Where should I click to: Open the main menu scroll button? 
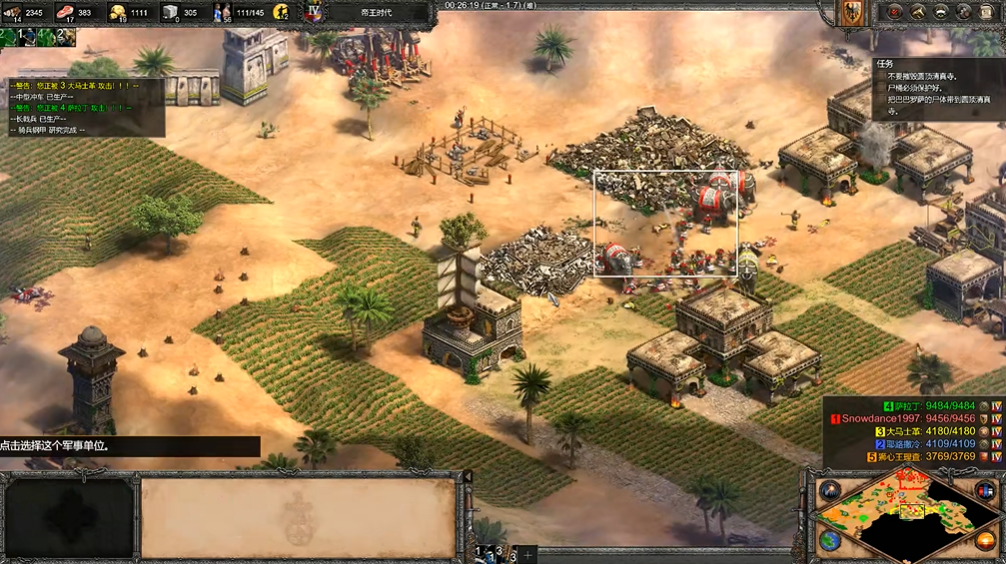tap(989, 12)
